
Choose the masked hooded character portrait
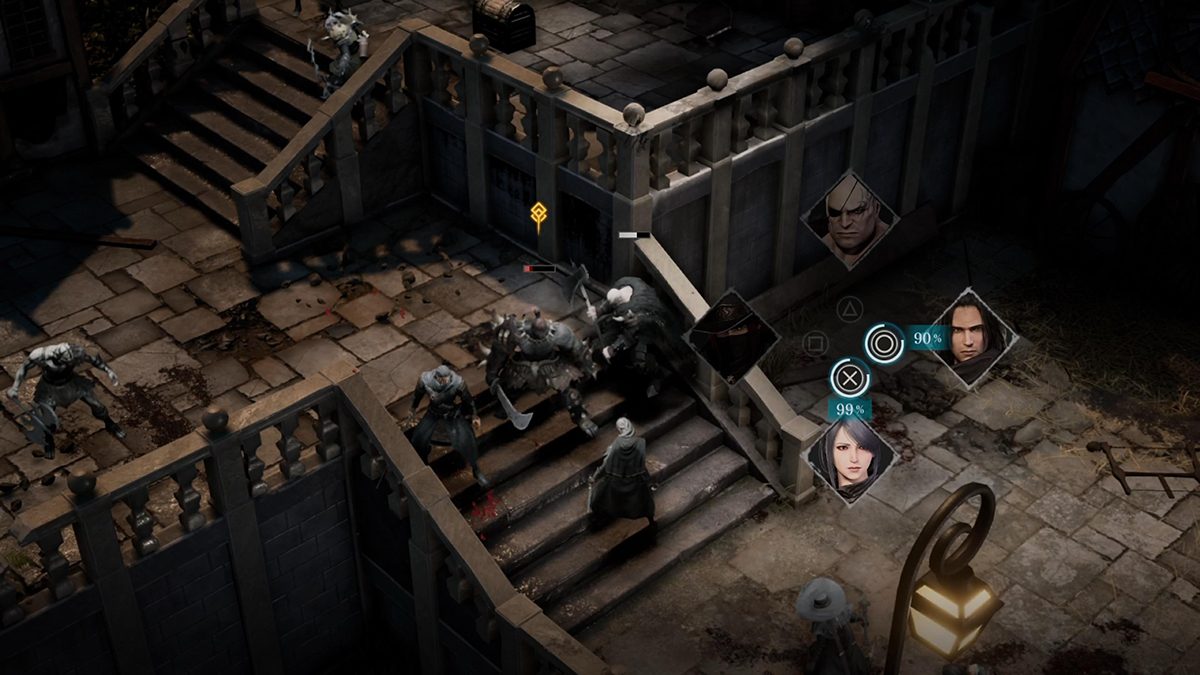[732, 336]
